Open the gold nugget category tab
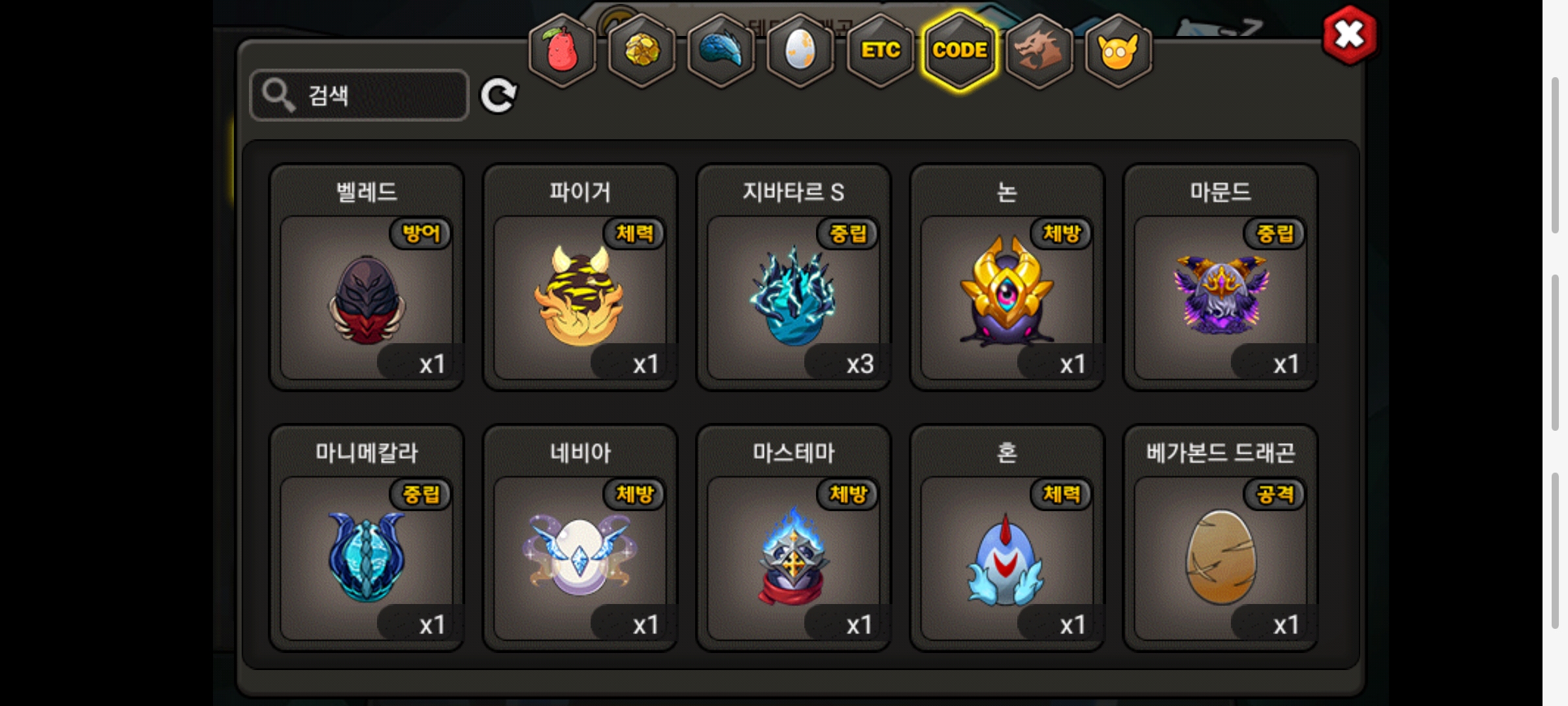Viewport: 1568px width, 706px height. pyautogui.click(x=642, y=50)
